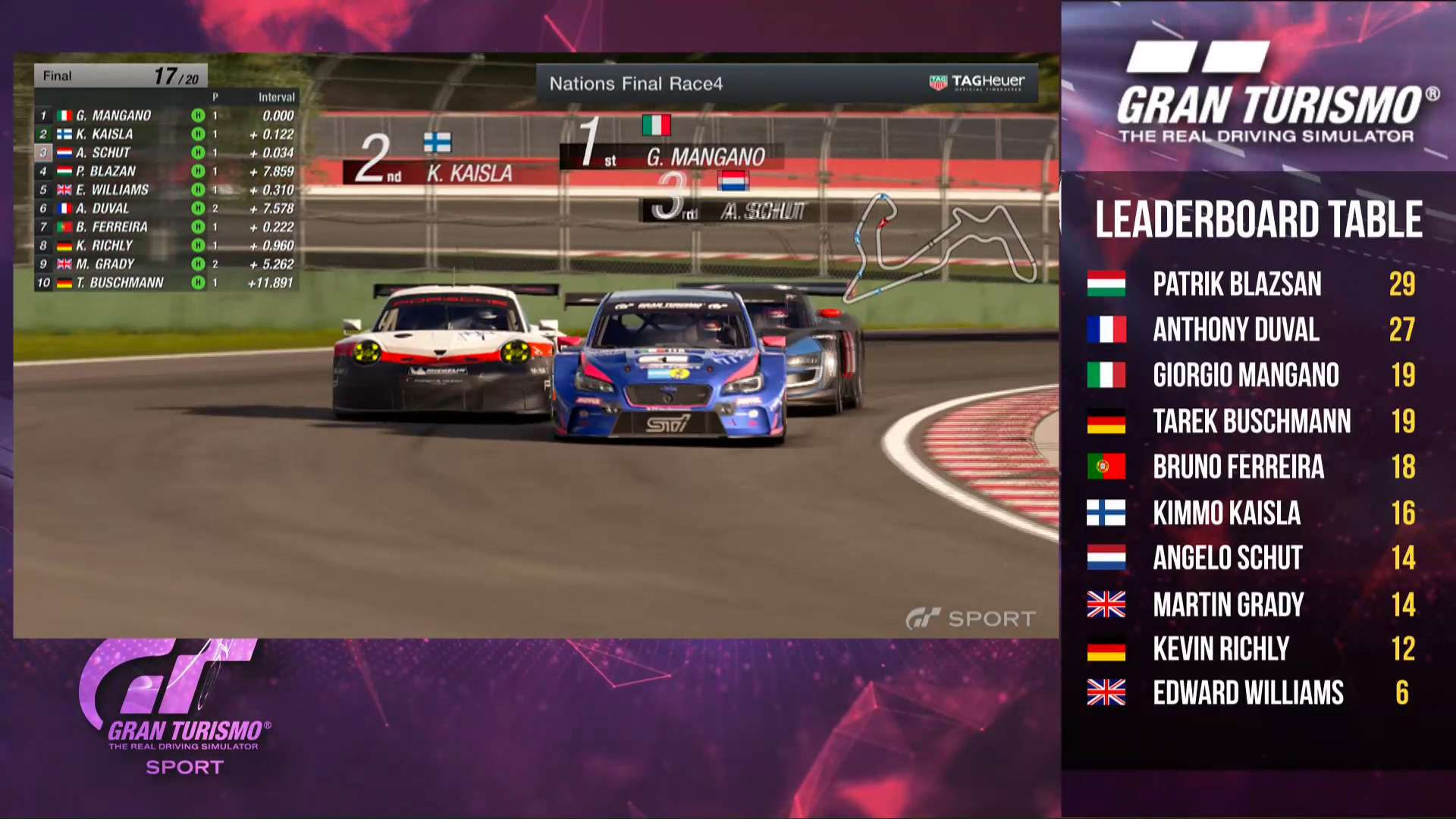Choose T. Buschmann in the race interval list
The height and width of the screenshot is (819, 1456).
point(165,283)
